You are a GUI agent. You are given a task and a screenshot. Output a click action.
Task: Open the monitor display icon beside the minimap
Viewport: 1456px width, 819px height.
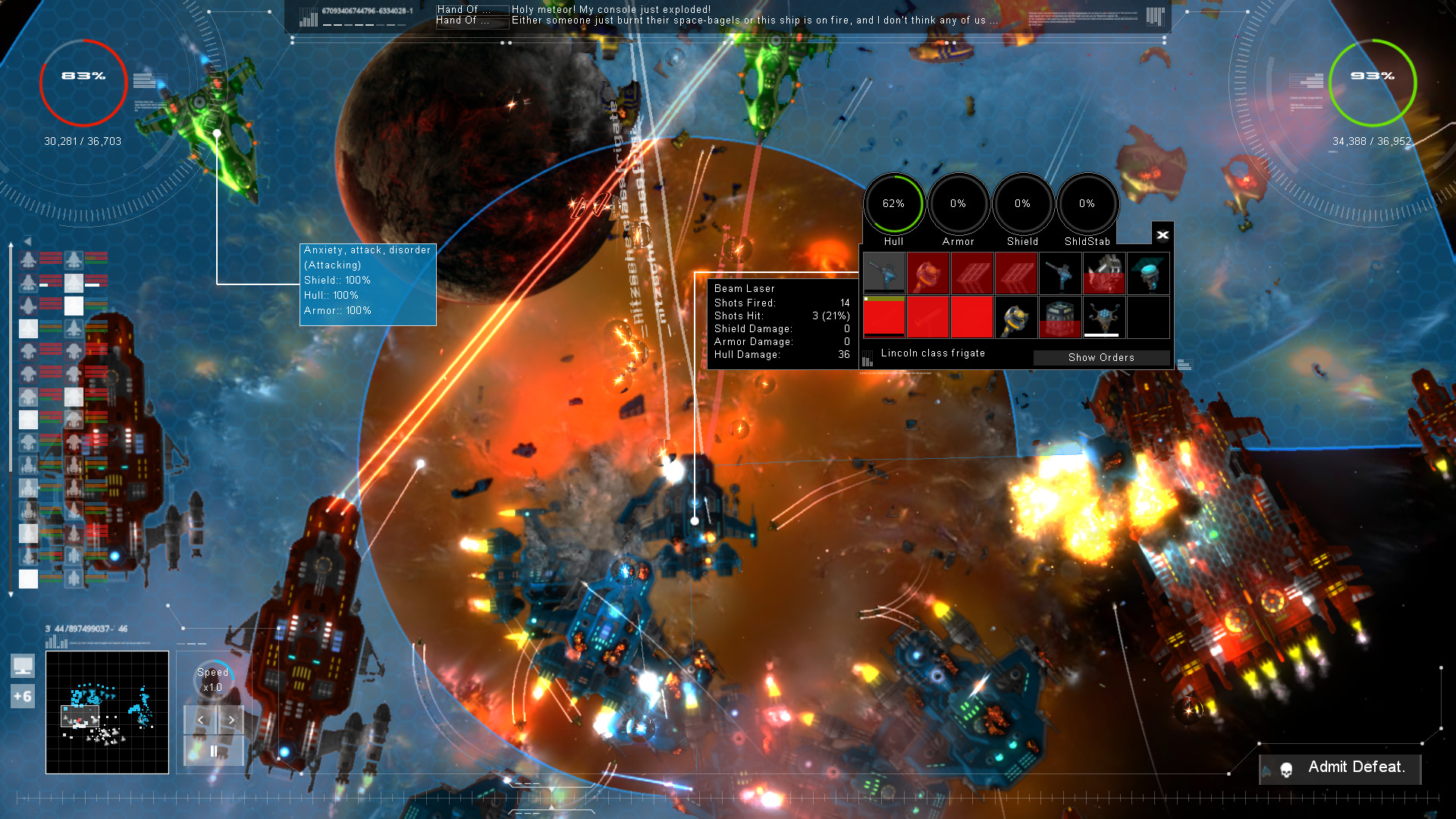[x=23, y=666]
